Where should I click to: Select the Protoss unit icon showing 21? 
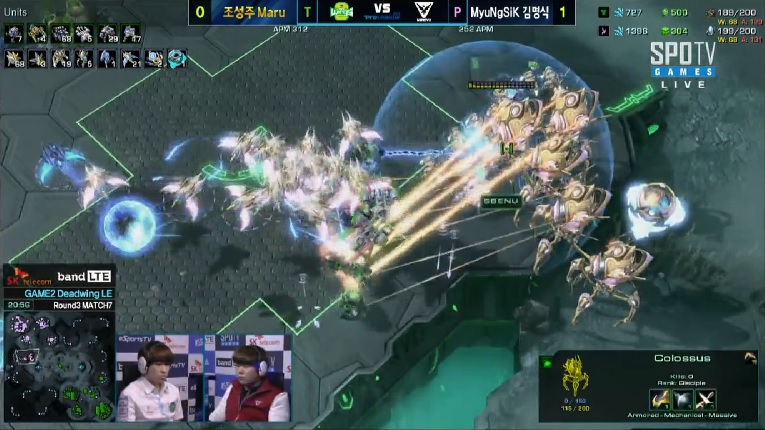pos(130,59)
